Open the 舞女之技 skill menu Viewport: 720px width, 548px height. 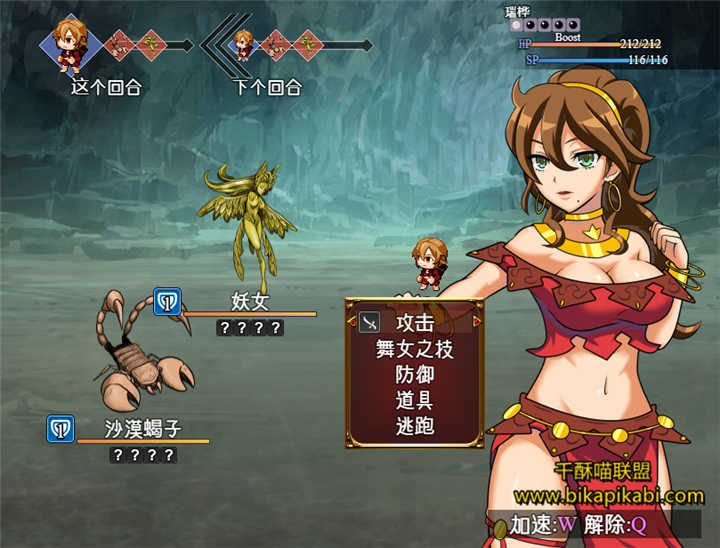coord(414,349)
